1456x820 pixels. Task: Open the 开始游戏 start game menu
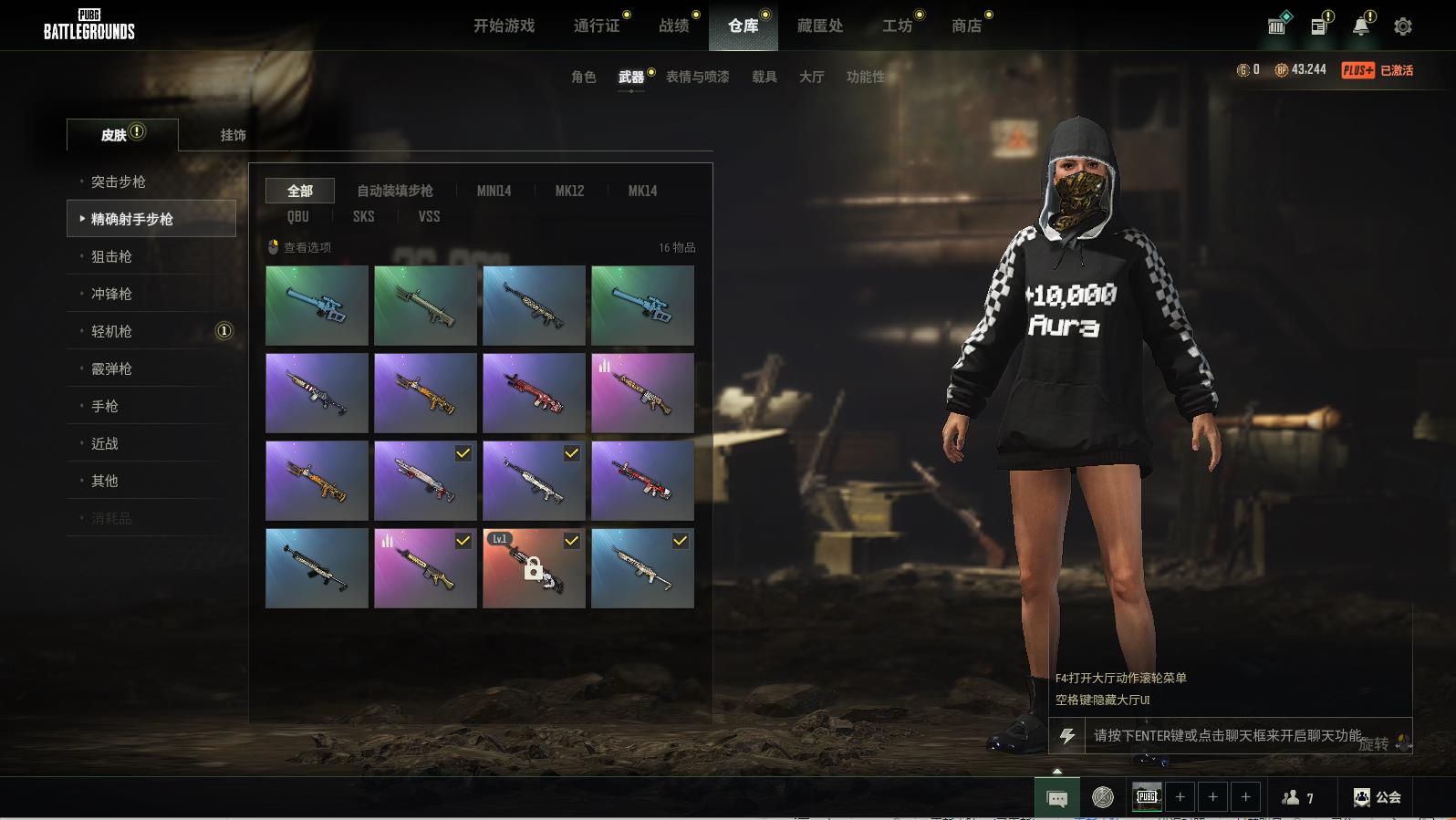pyautogui.click(x=504, y=26)
